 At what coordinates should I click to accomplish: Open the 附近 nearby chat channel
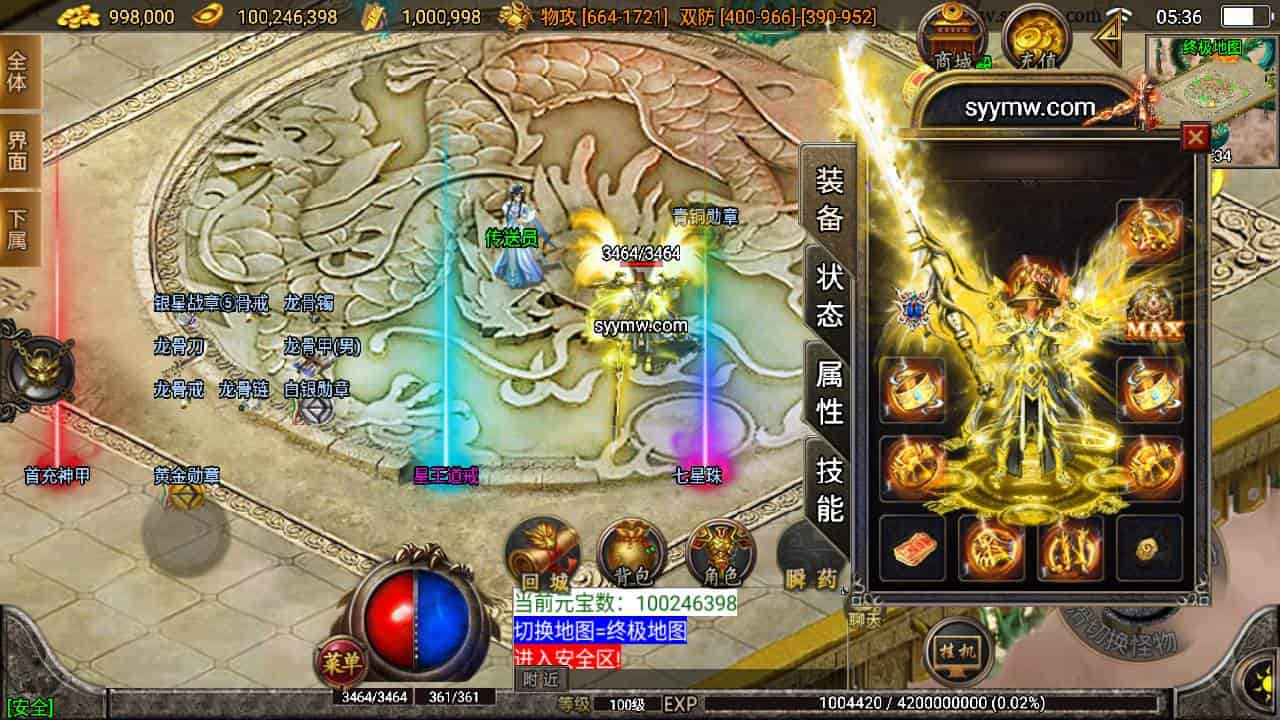540,680
